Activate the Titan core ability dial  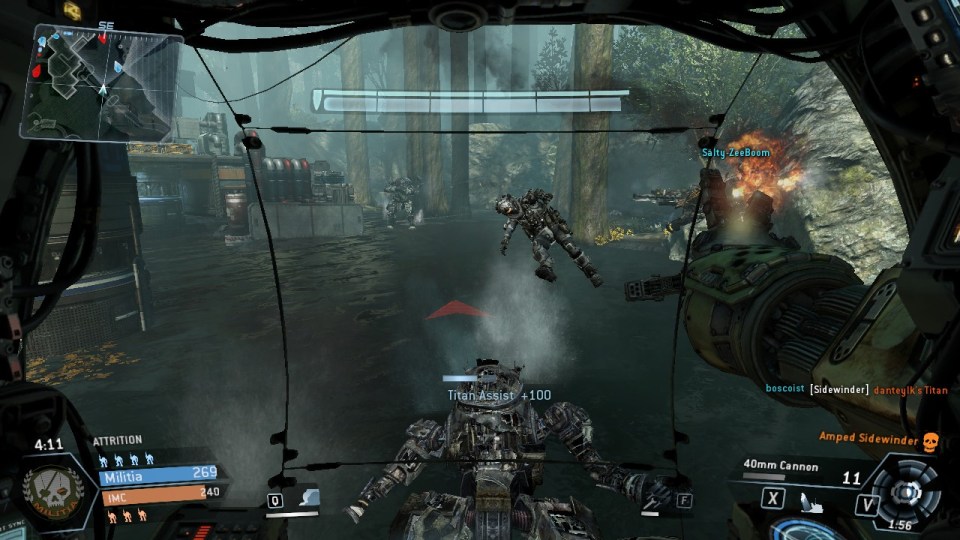click(906, 490)
